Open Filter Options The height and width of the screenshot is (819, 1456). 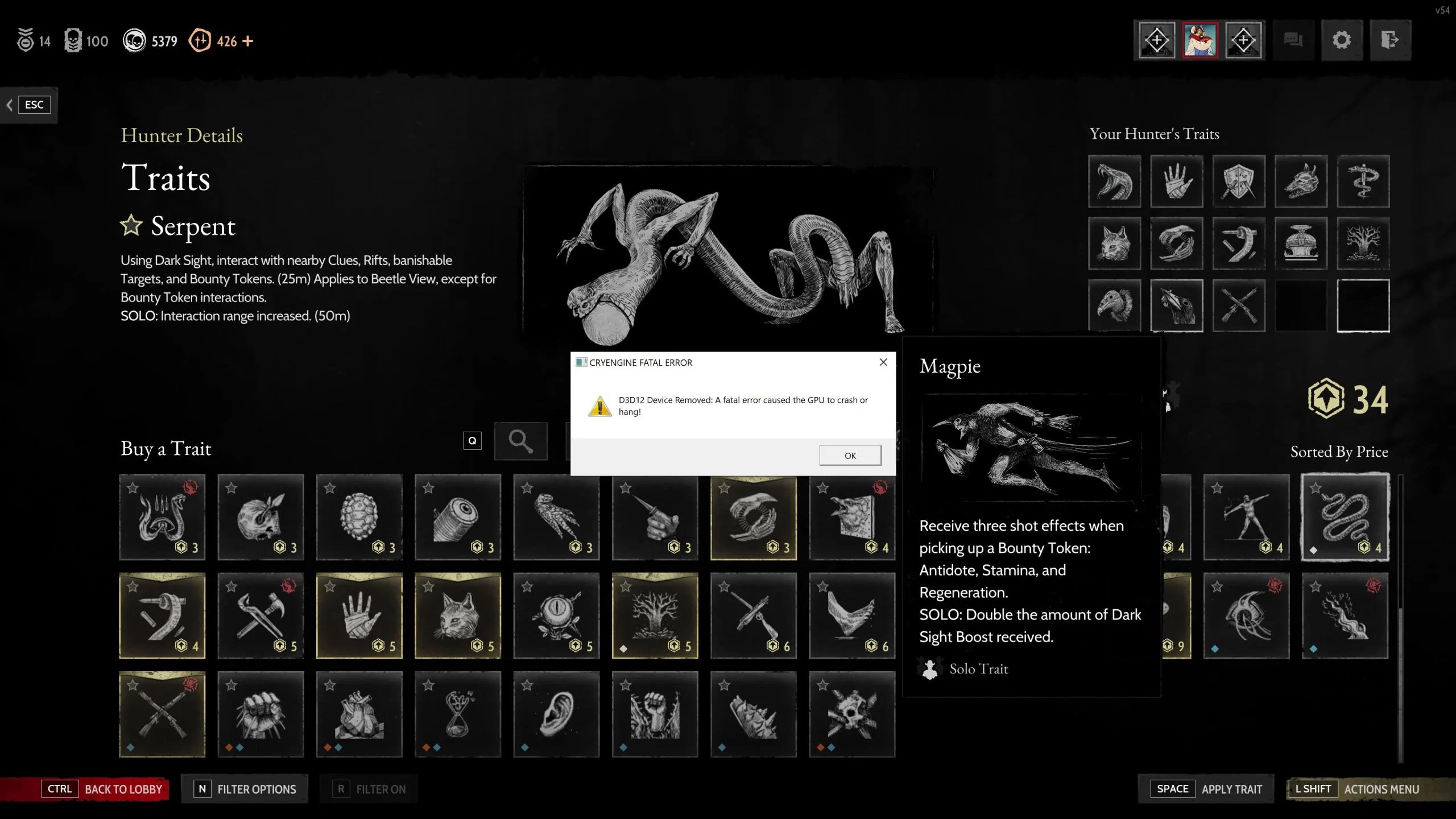[x=245, y=789]
